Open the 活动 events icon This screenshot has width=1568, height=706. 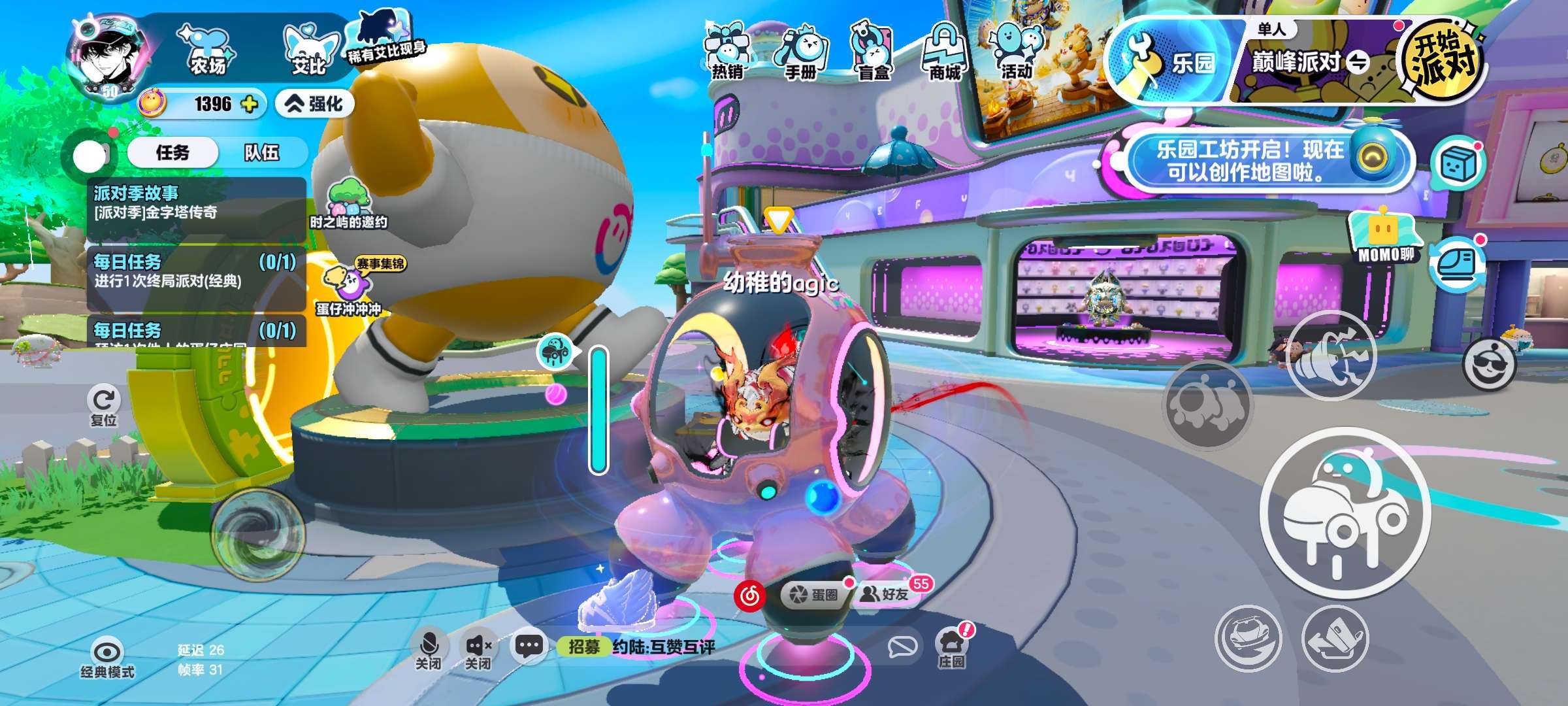pos(1017,52)
